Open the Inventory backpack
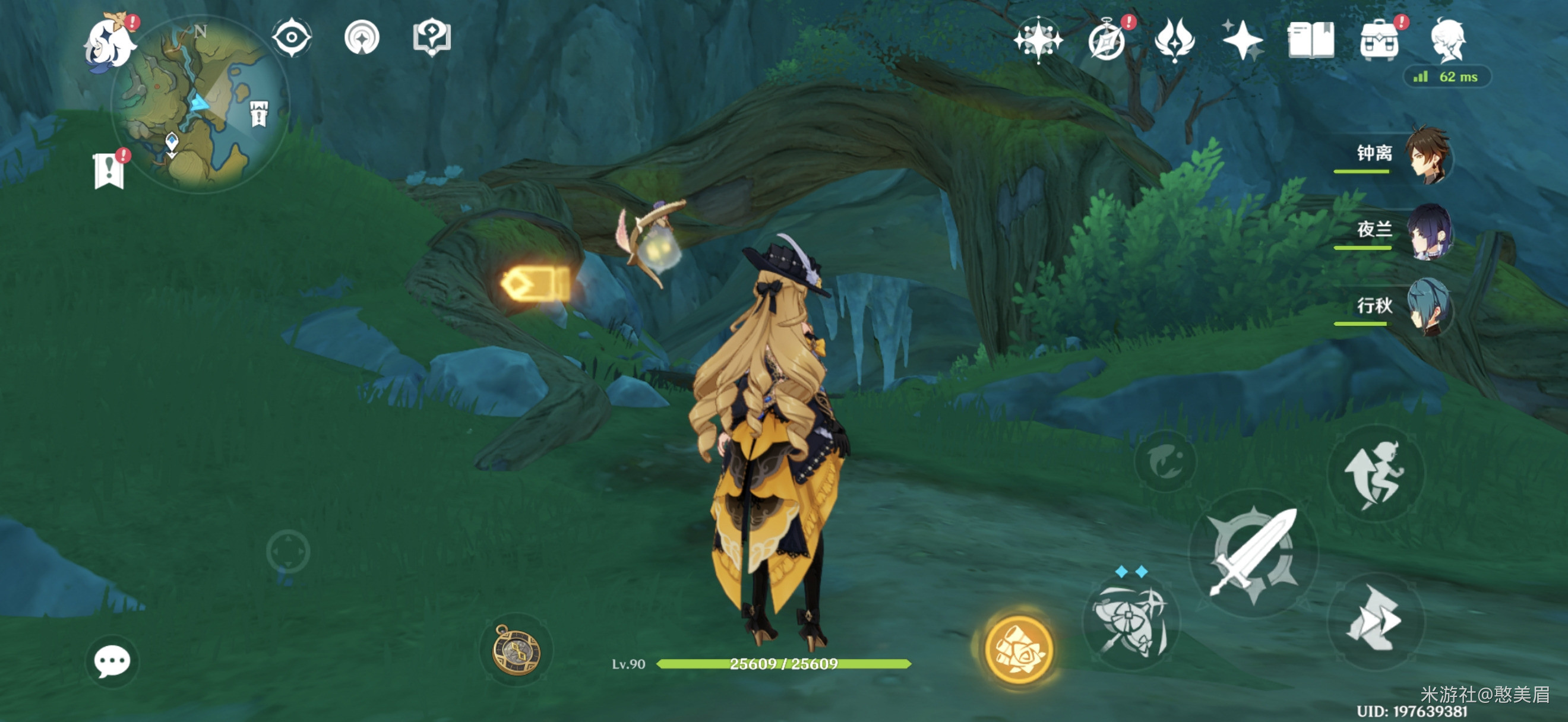 tap(1379, 40)
